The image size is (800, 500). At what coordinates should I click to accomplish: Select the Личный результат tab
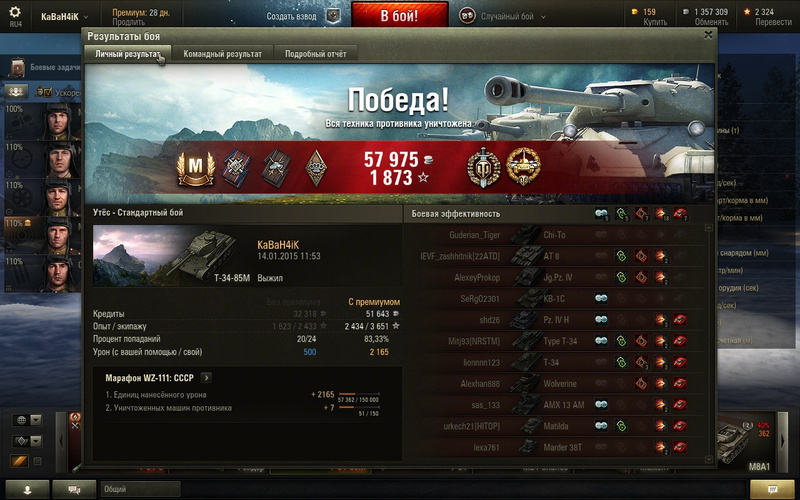coord(127,54)
